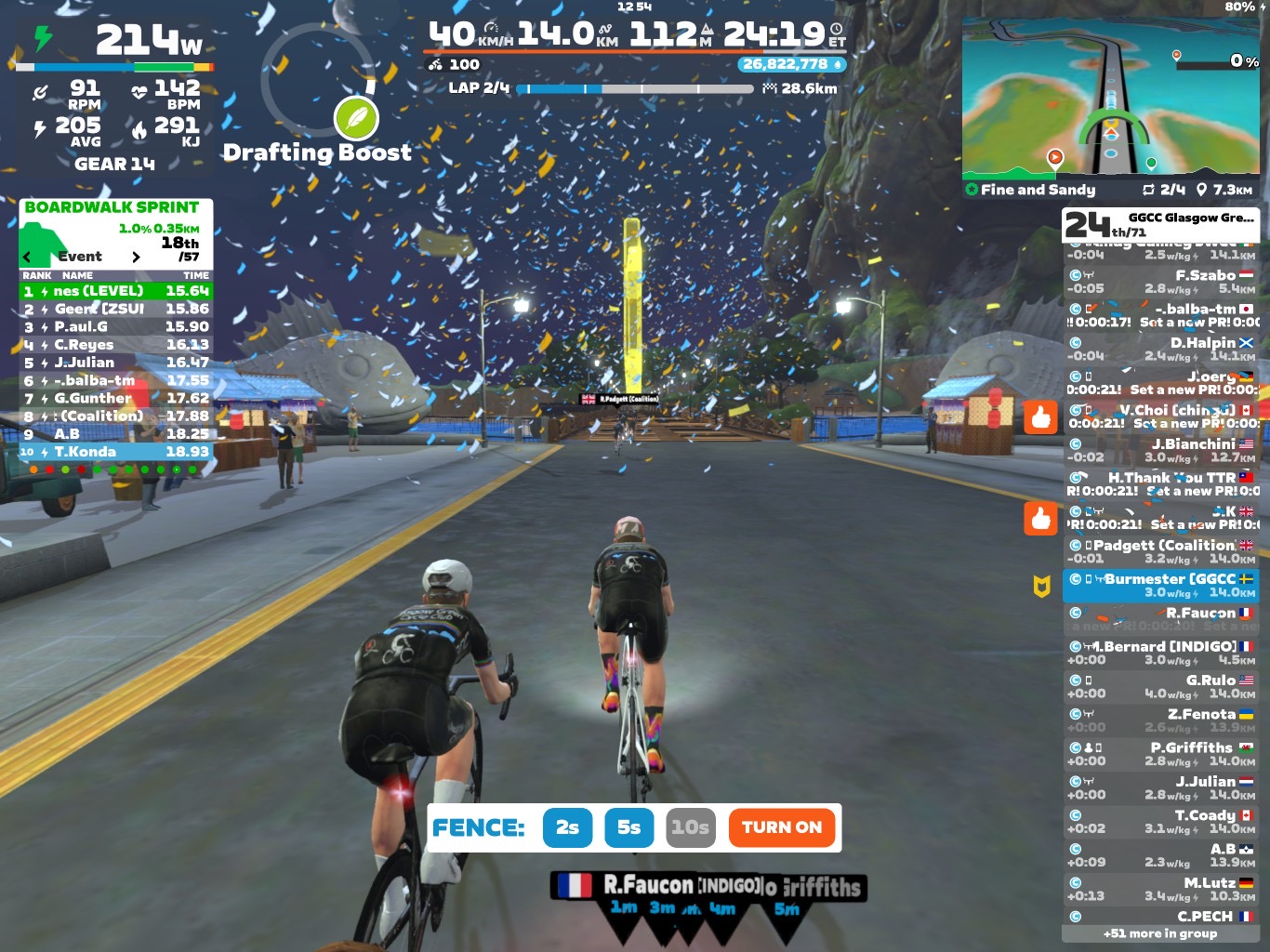The image size is (1270, 952).
Task: Select J.Bianchini in the riders list
Action: [1161, 451]
